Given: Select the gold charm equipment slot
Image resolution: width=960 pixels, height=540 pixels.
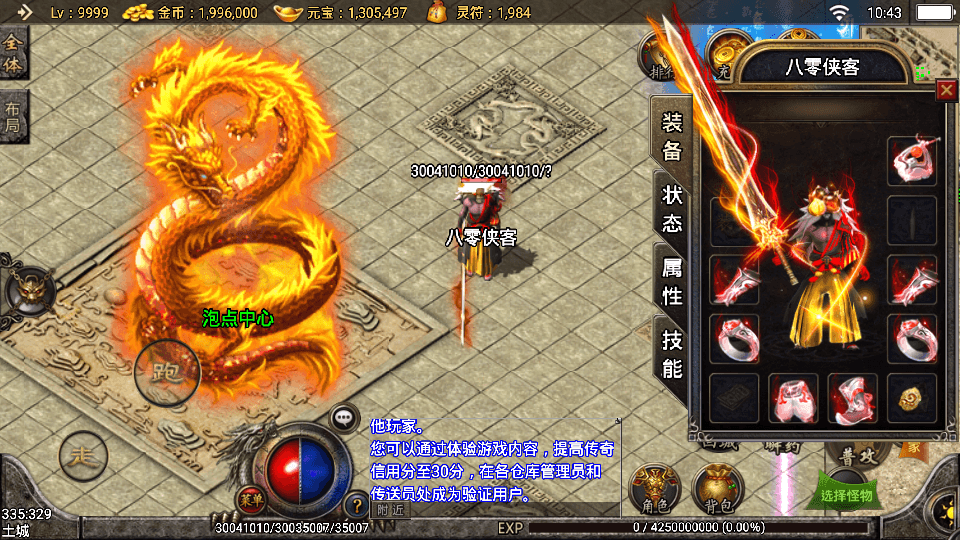Looking at the screenshot, I should pyautogui.click(x=911, y=399).
